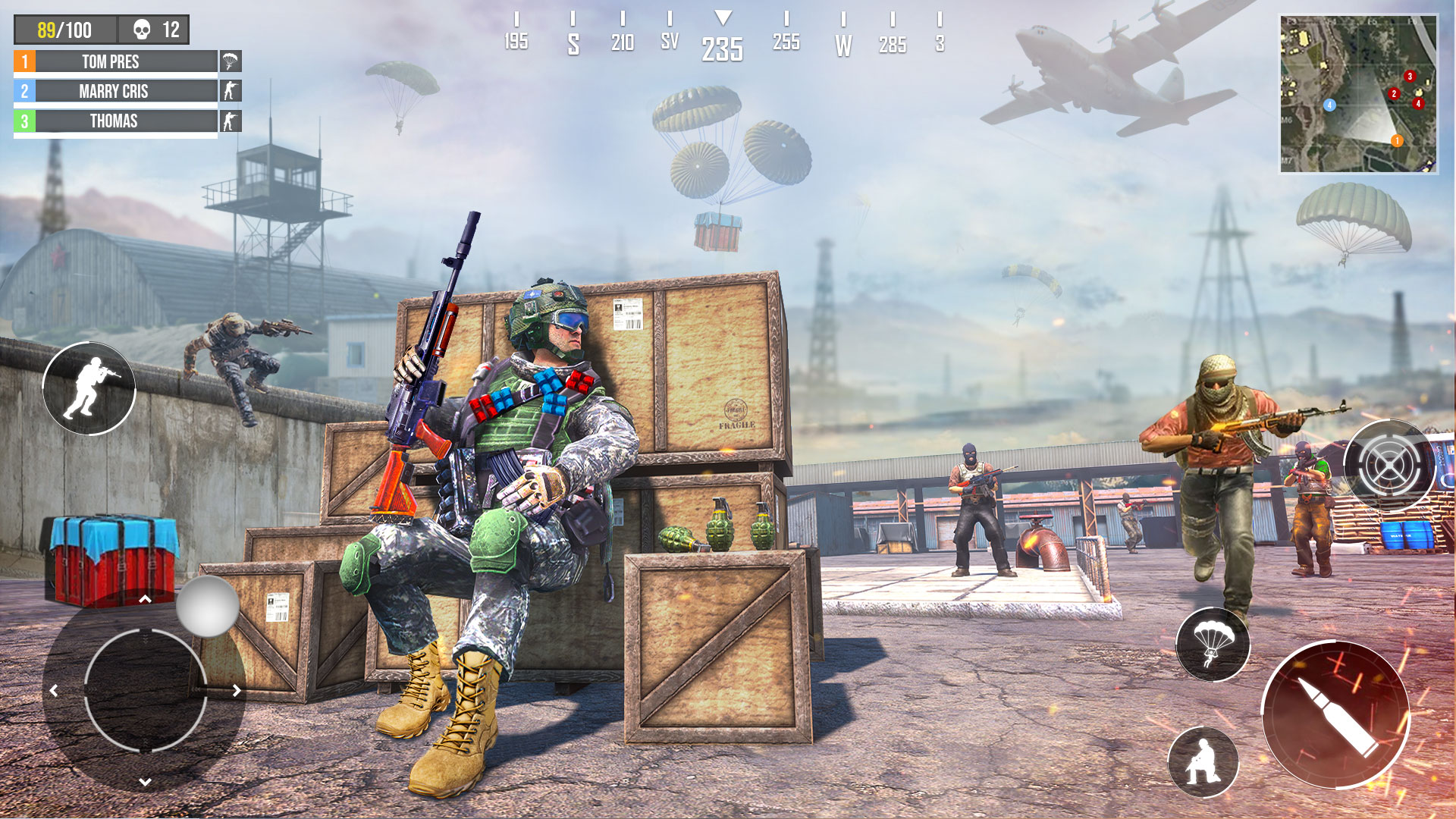Viewport: 1456px width, 819px height.
Task: Click the movement joystick left arrow
Action: coord(54,690)
